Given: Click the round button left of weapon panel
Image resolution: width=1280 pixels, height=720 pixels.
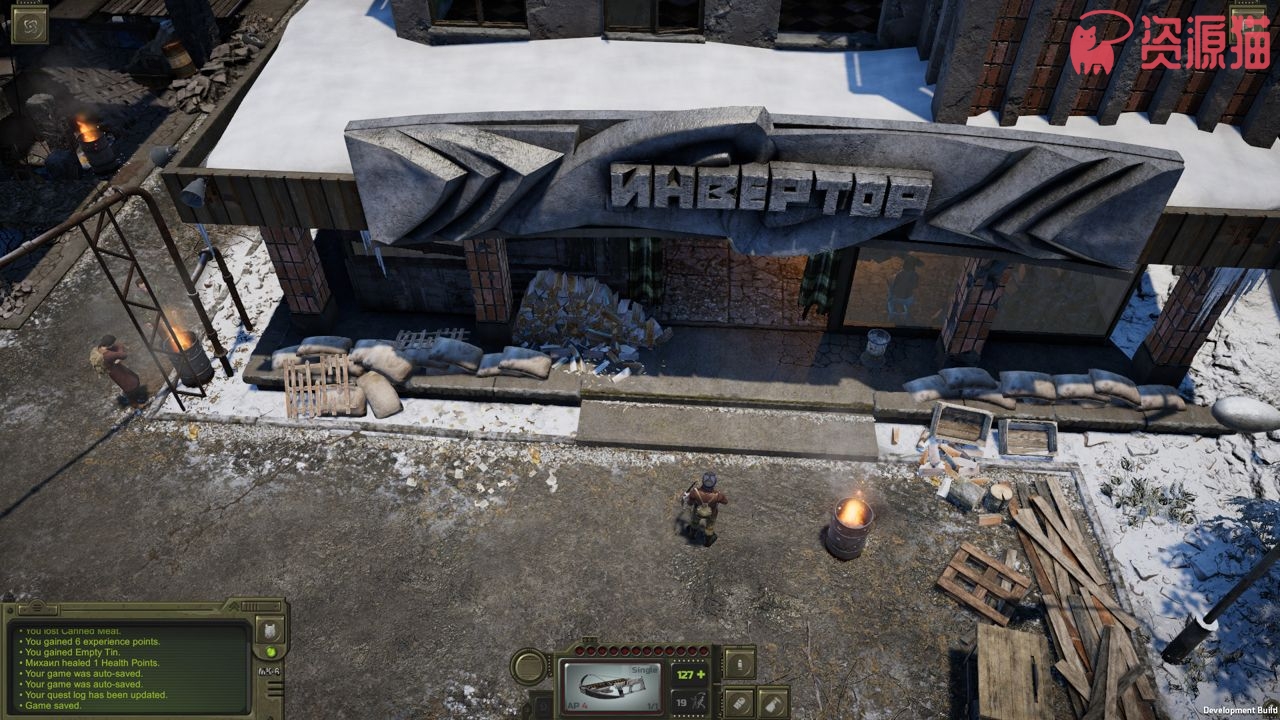Looking at the screenshot, I should pos(530,667).
